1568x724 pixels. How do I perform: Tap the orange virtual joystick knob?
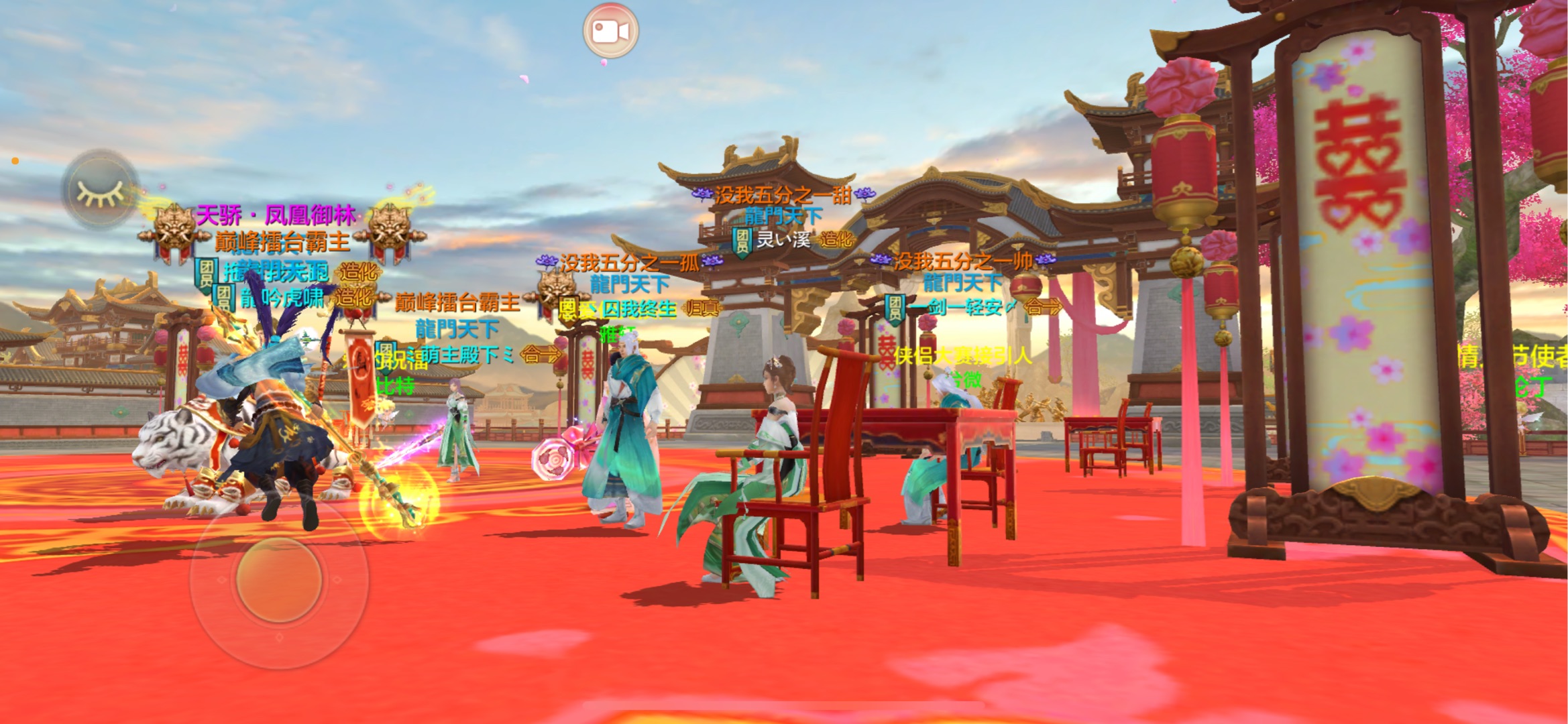280,580
